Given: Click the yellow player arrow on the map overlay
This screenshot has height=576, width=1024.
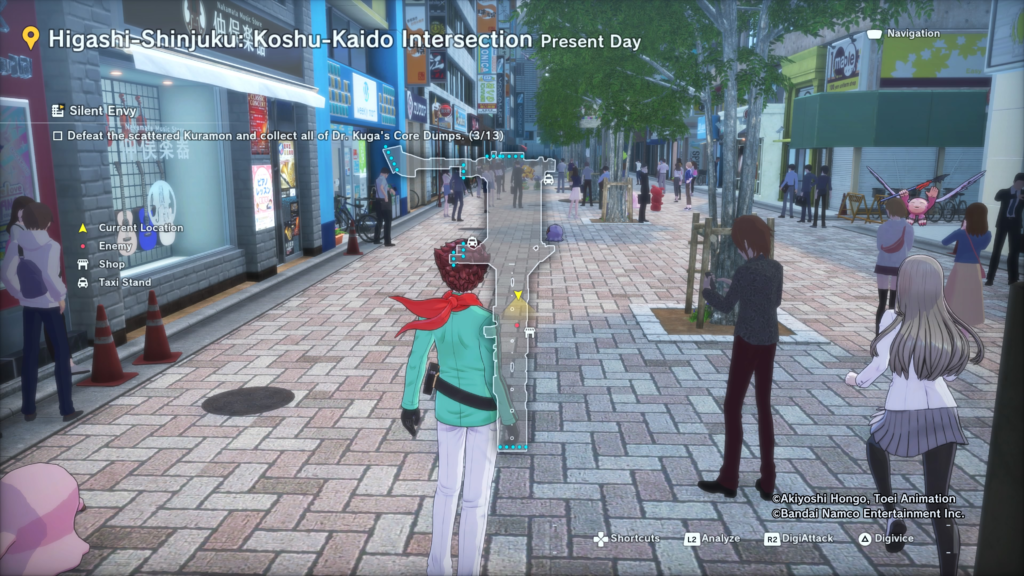Looking at the screenshot, I should coord(517,296).
